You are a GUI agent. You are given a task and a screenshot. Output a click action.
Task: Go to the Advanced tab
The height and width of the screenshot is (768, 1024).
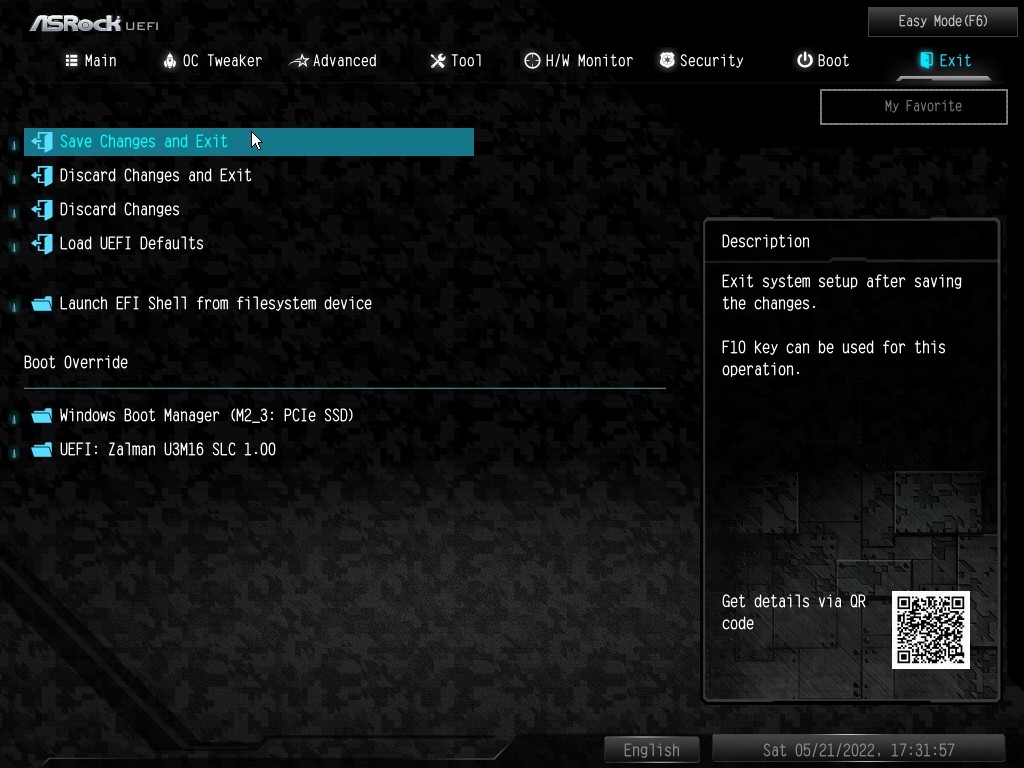tap(333, 61)
